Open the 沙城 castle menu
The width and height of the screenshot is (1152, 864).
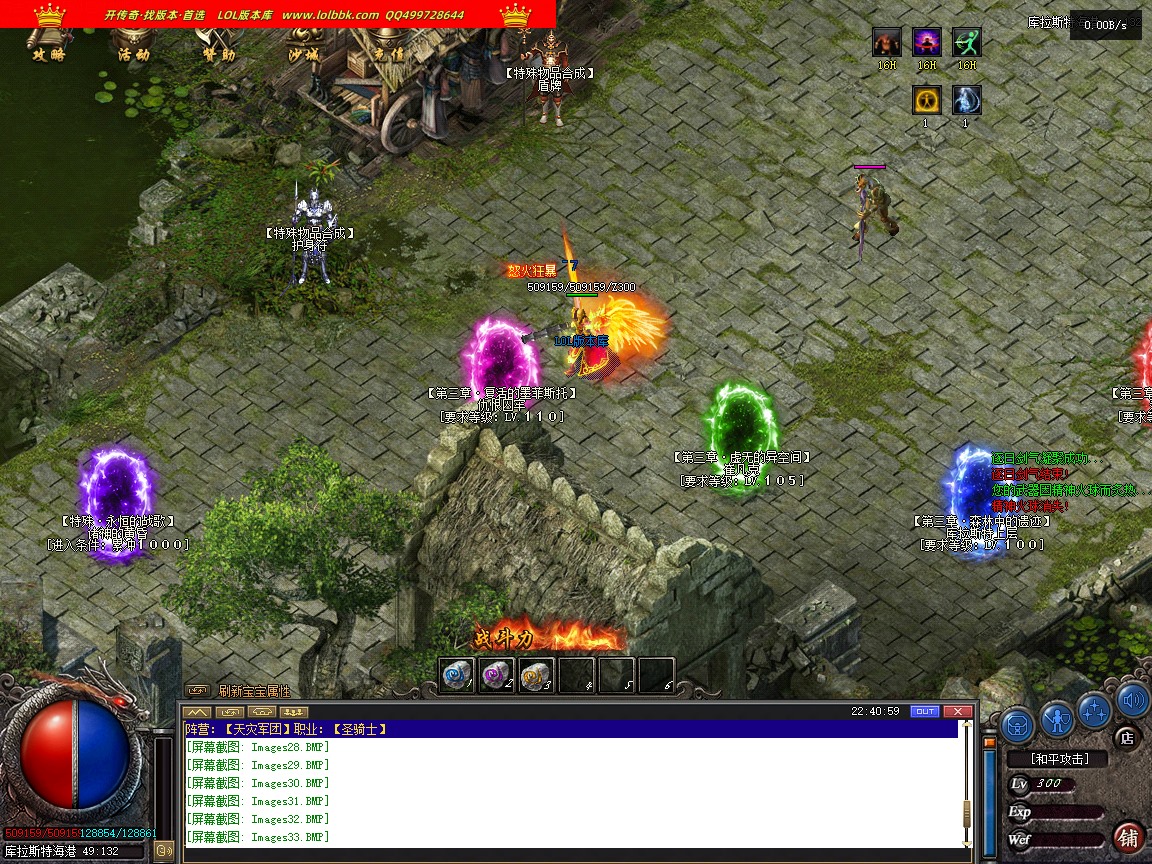pyautogui.click(x=303, y=55)
